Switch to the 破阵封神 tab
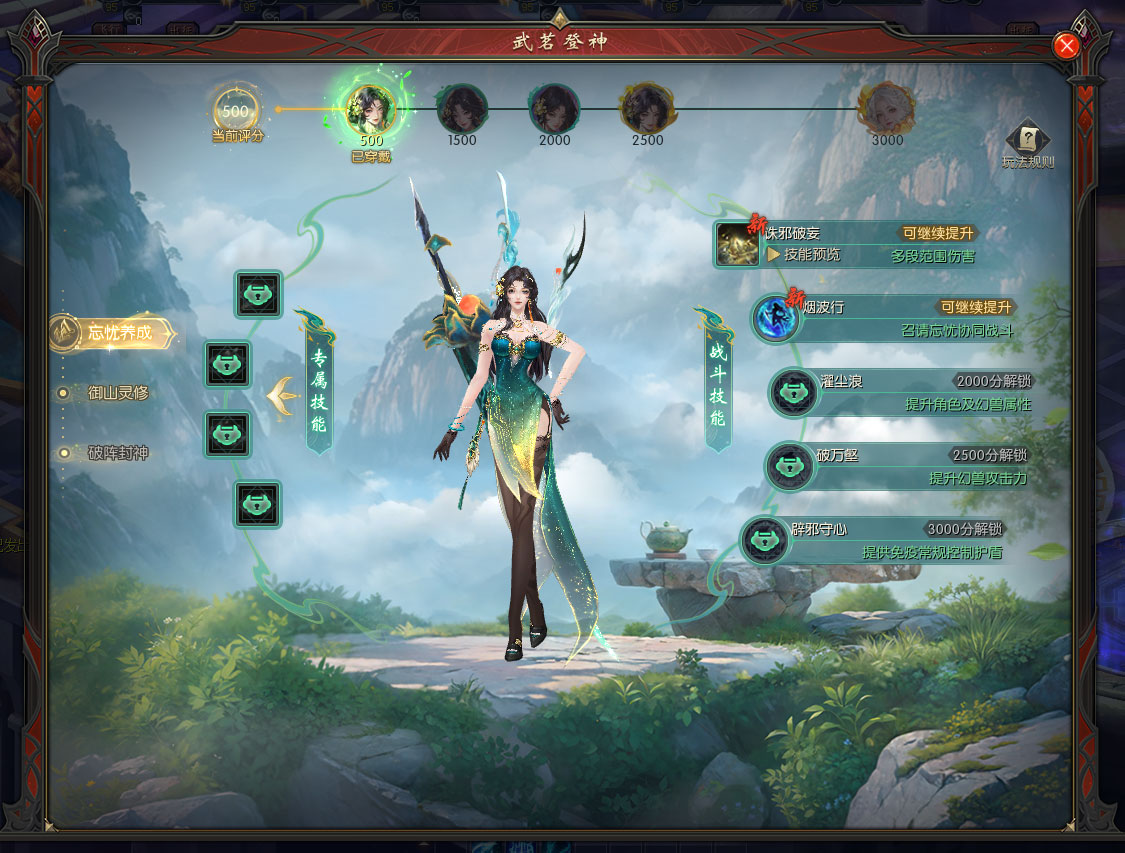The image size is (1125, 853). click(x=117, y=453)
